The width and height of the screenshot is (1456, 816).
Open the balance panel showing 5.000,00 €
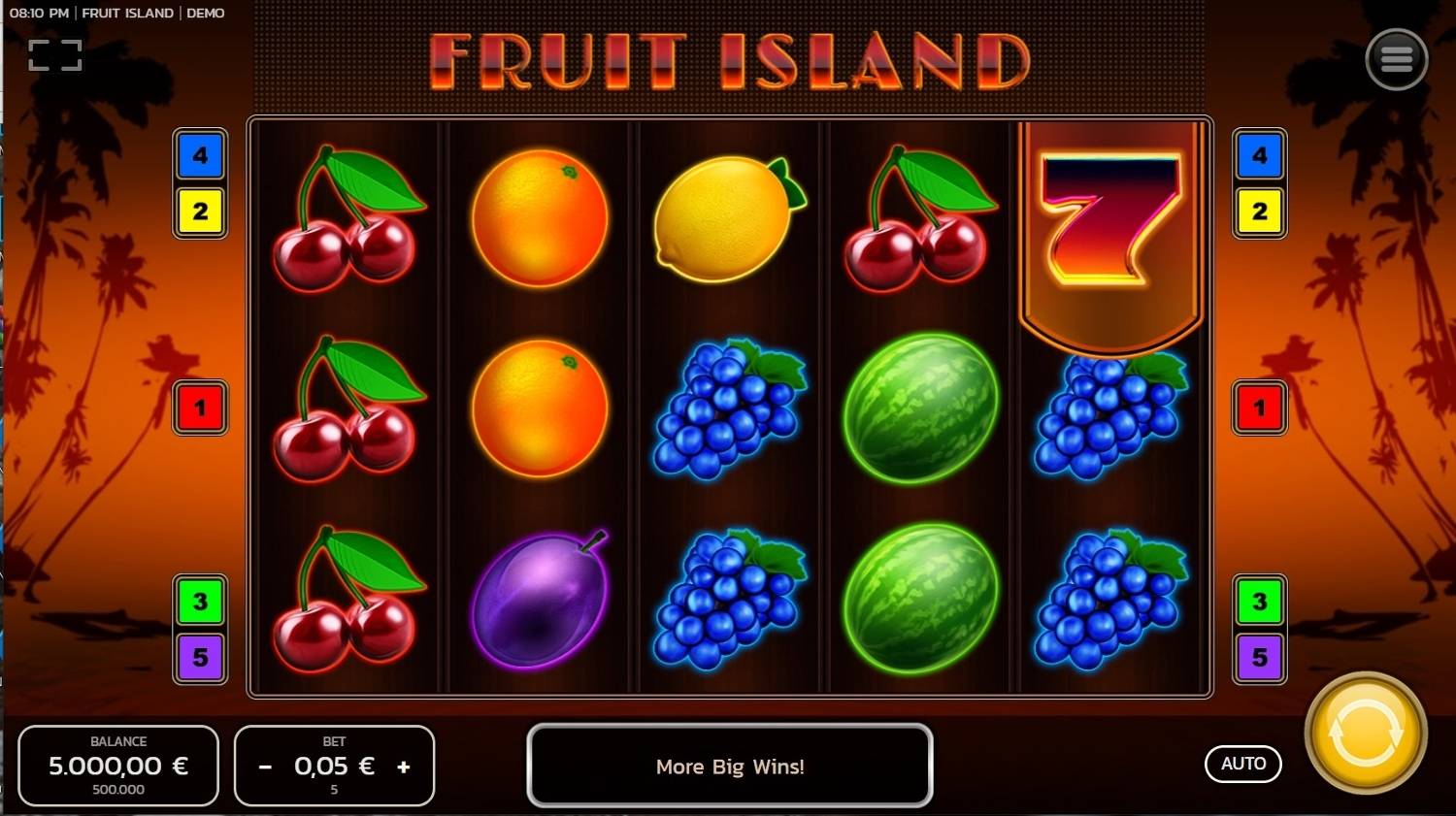coord(118,766)
